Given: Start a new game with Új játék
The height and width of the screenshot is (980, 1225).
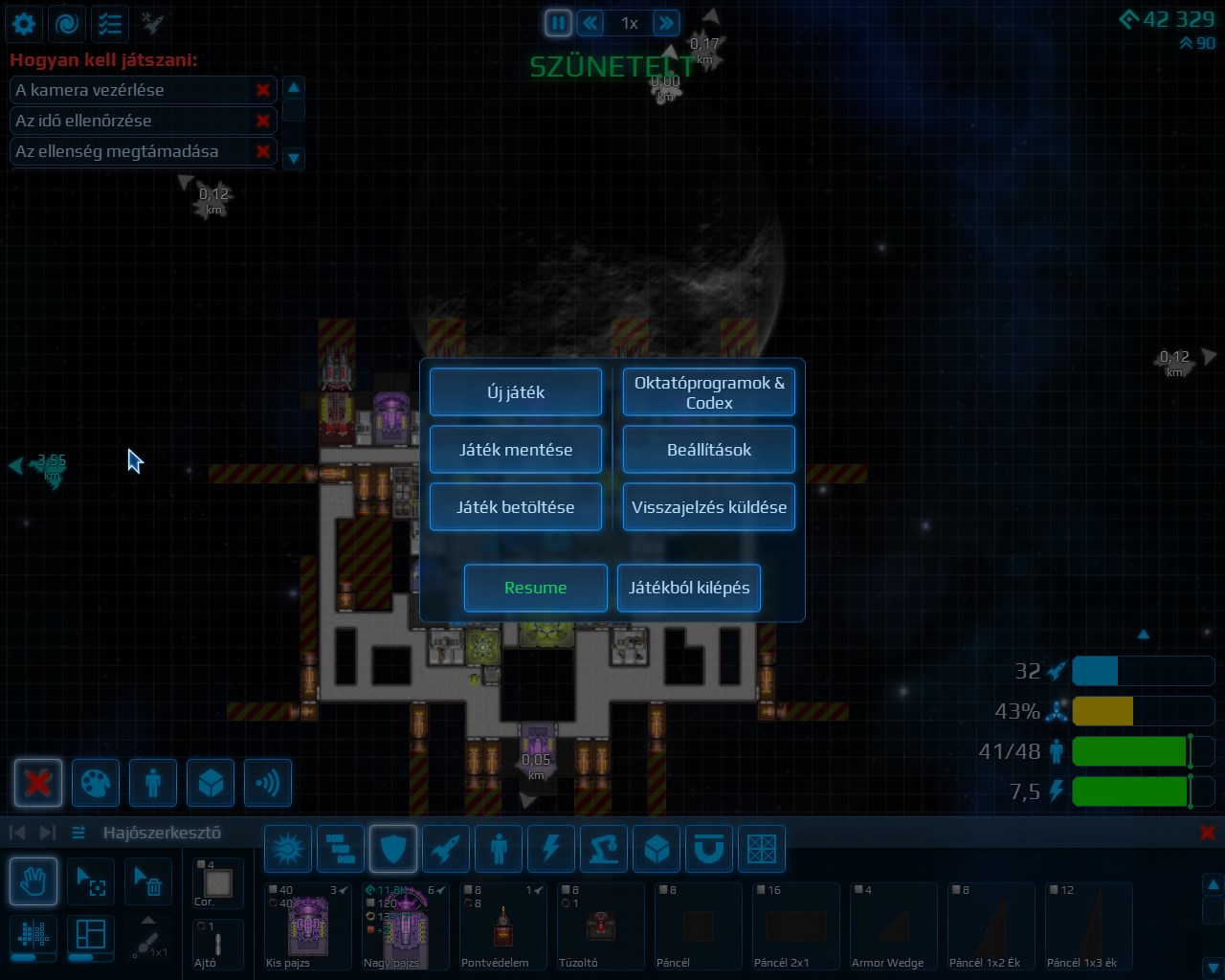Looking at the screenshot, I should 516,392.
